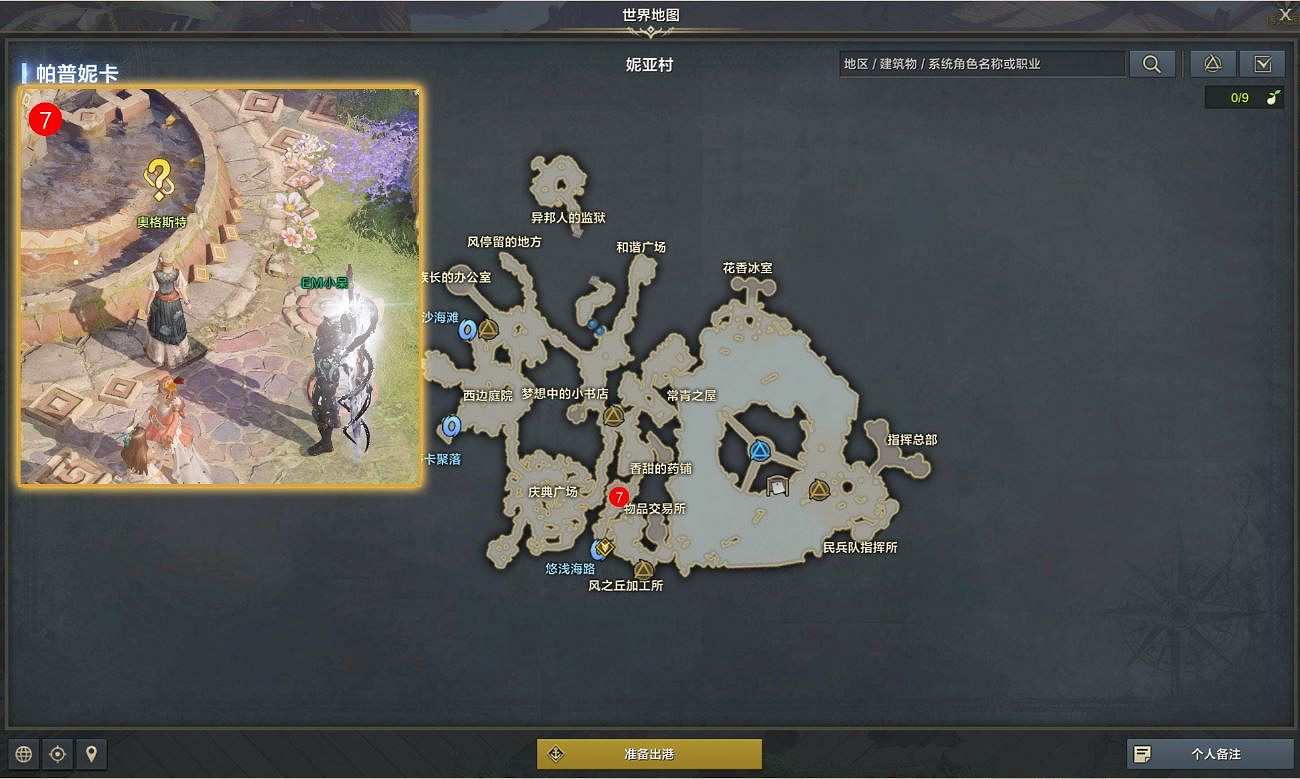Select the center-on-player crosshair icon
The height and width of the screenshot is (779, 1300).
tap(57, 754)
